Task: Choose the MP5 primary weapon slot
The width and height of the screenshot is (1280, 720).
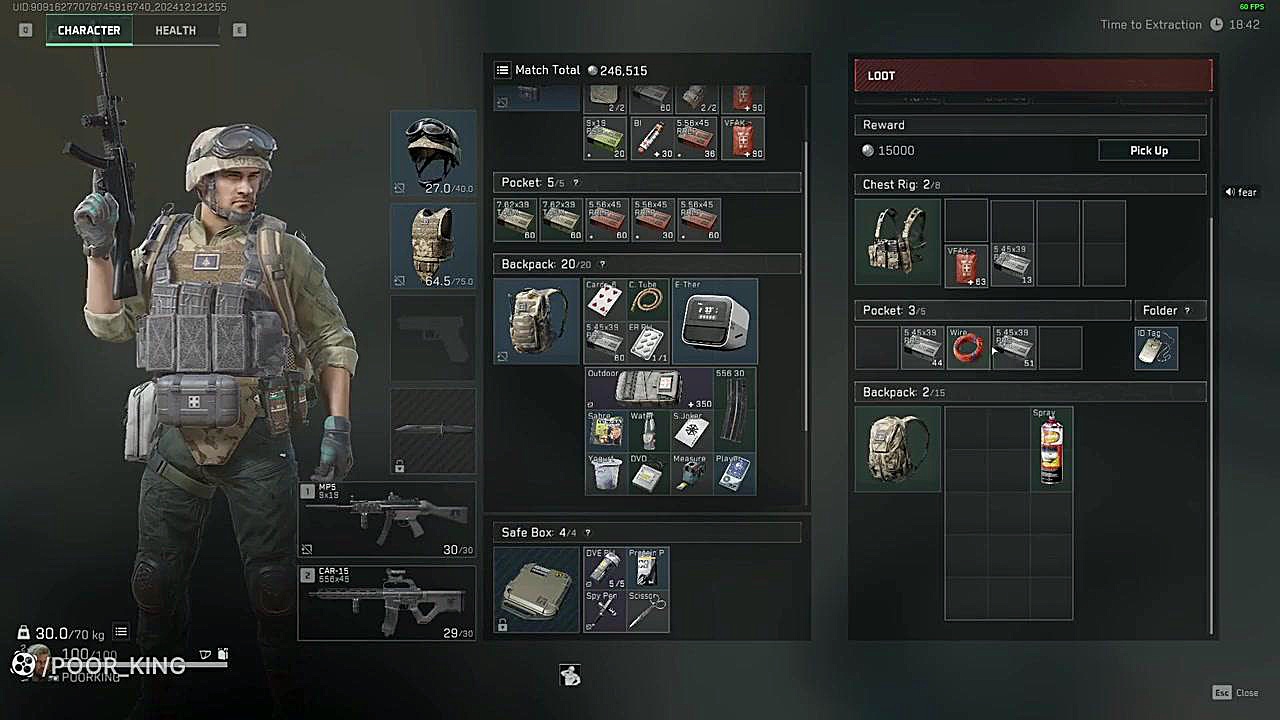Action: [387, 519]
